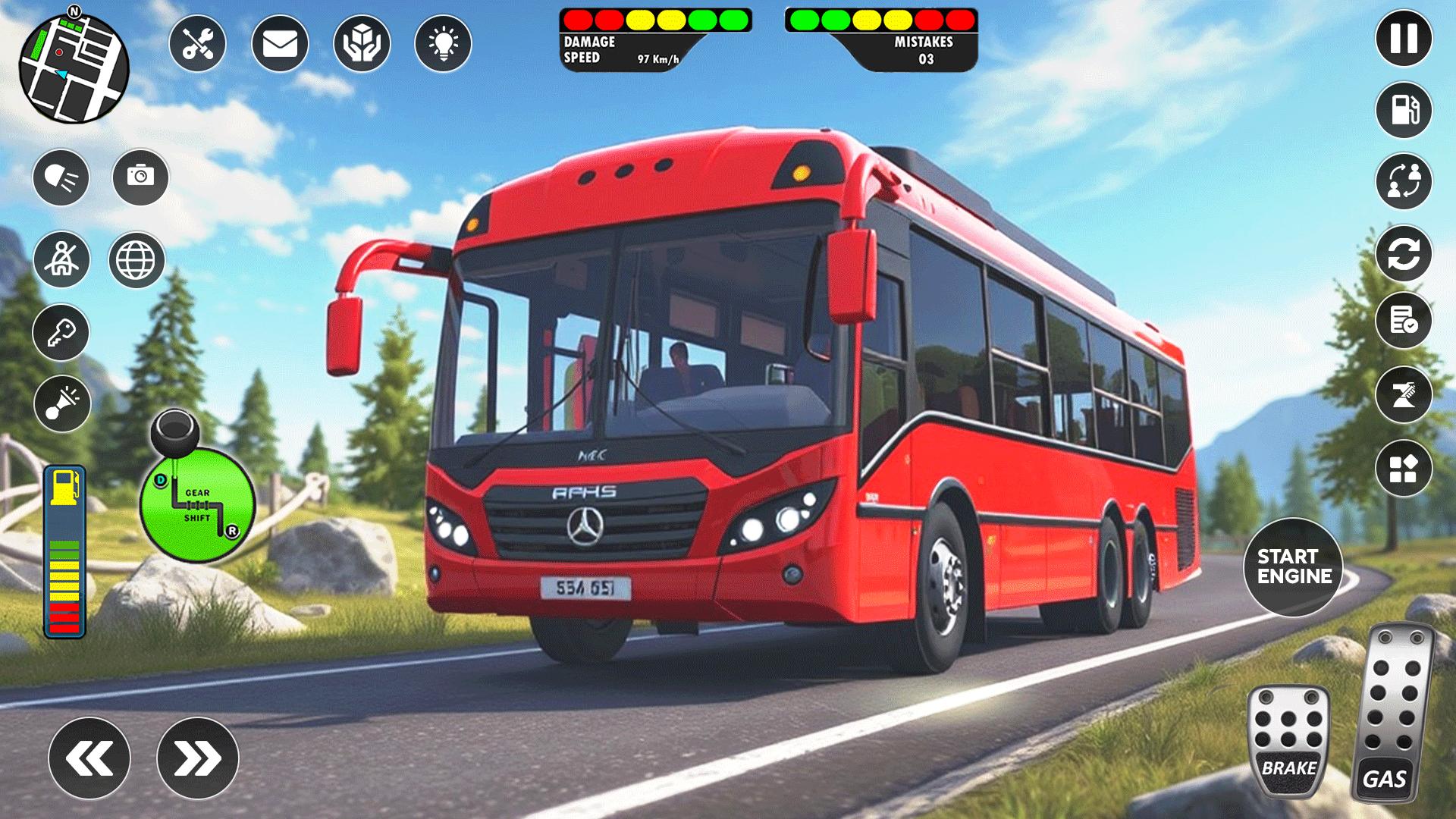Open the fuel pump refuel button
This screenshot has height=819, width=1456.
pos(1404,110)
